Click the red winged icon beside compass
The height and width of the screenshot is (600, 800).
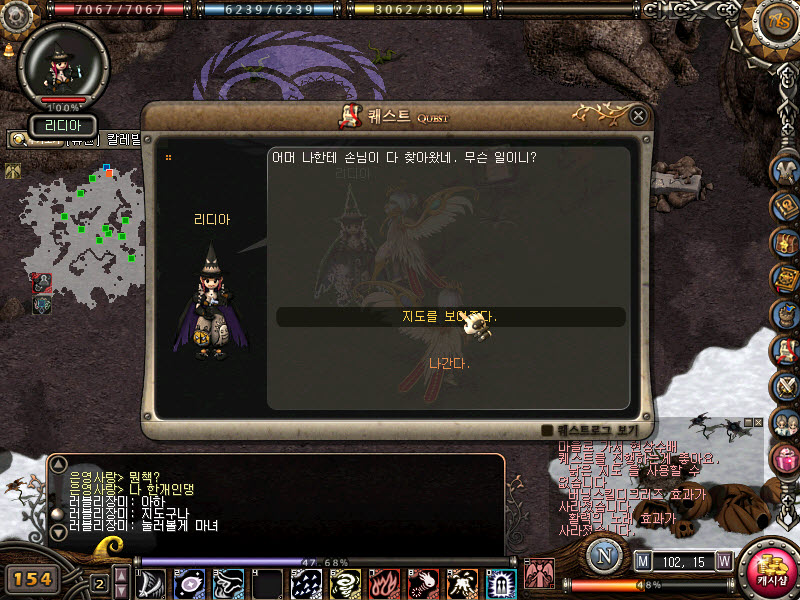click(539, 574)
